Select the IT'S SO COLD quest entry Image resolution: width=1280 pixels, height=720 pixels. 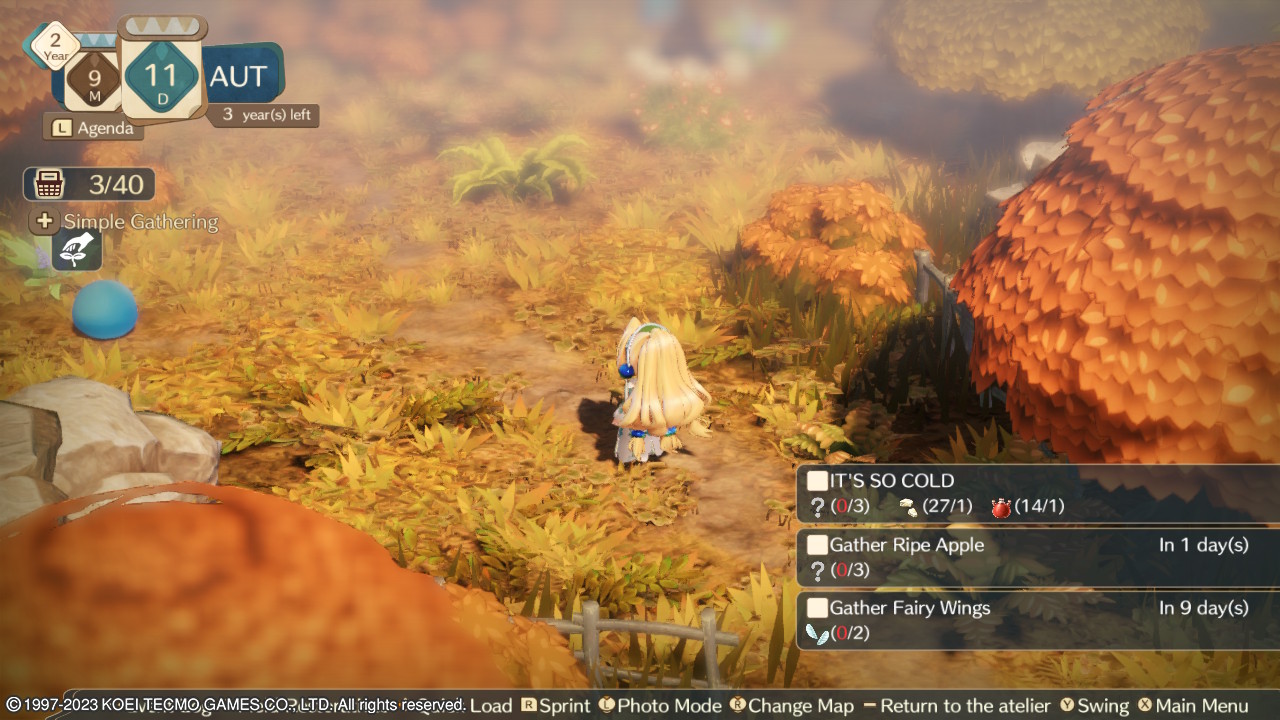(1037, 494)
